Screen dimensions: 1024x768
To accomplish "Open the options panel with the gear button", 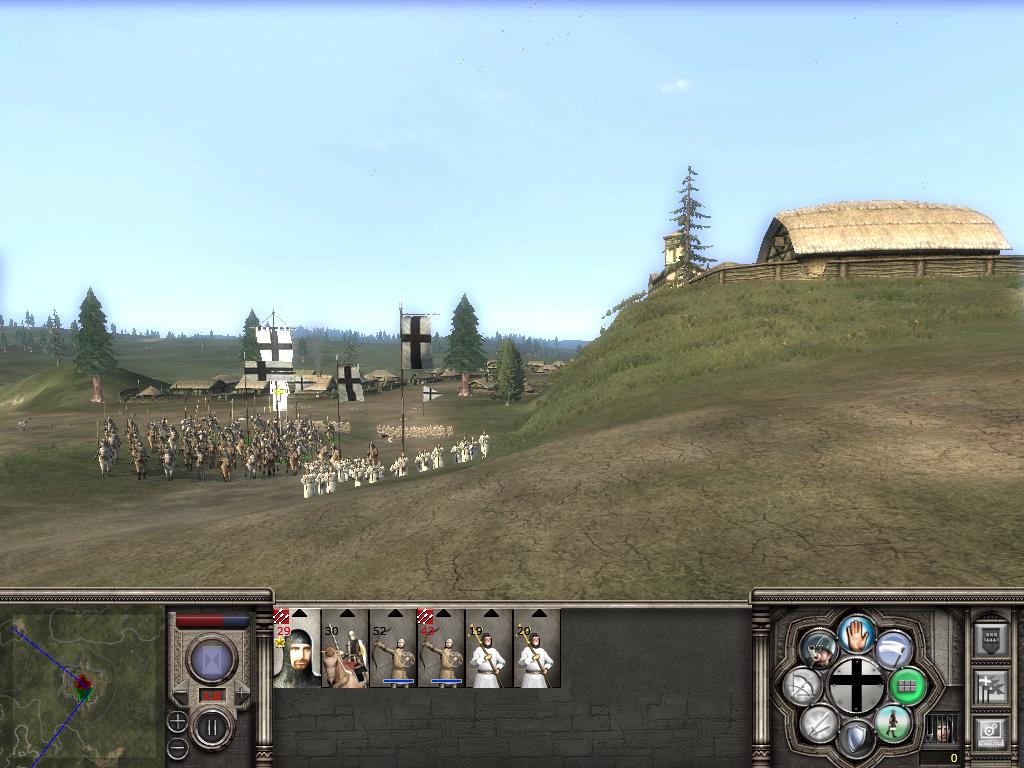I will (x=990, y=733).
